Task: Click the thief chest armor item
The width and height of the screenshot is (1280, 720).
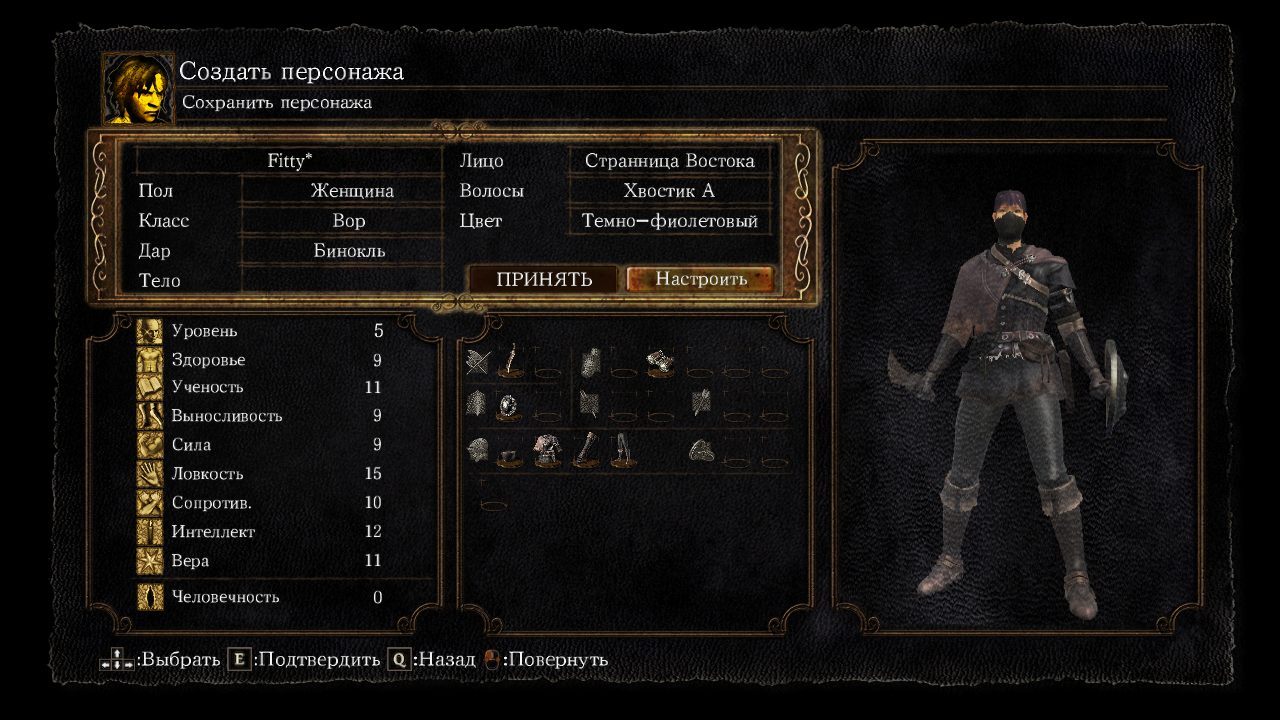Action: tap(548, 448)
